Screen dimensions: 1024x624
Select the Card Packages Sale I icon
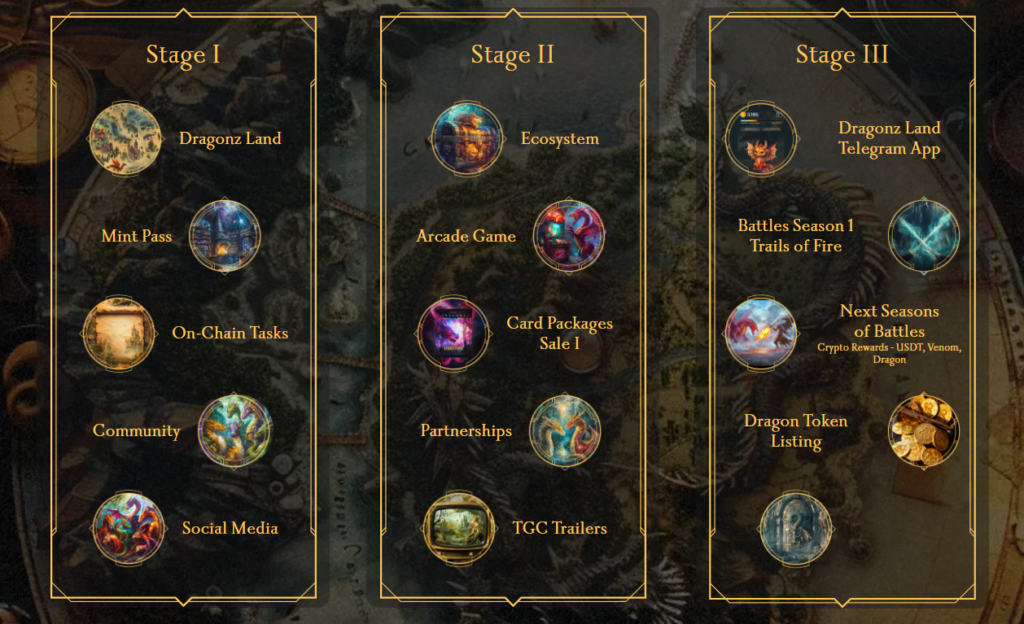(454, 333)
